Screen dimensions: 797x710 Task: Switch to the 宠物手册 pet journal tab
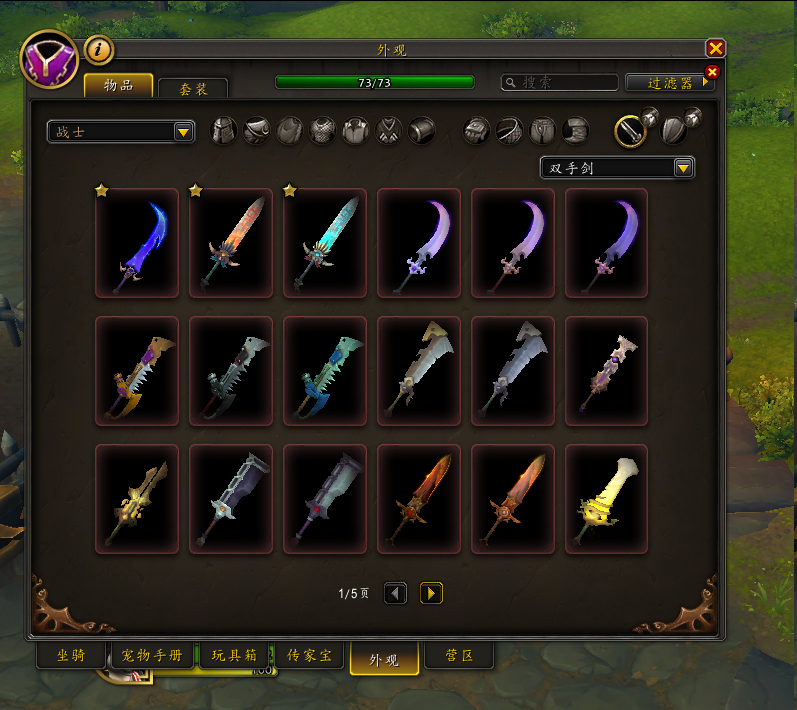click(x=152, y=657)
